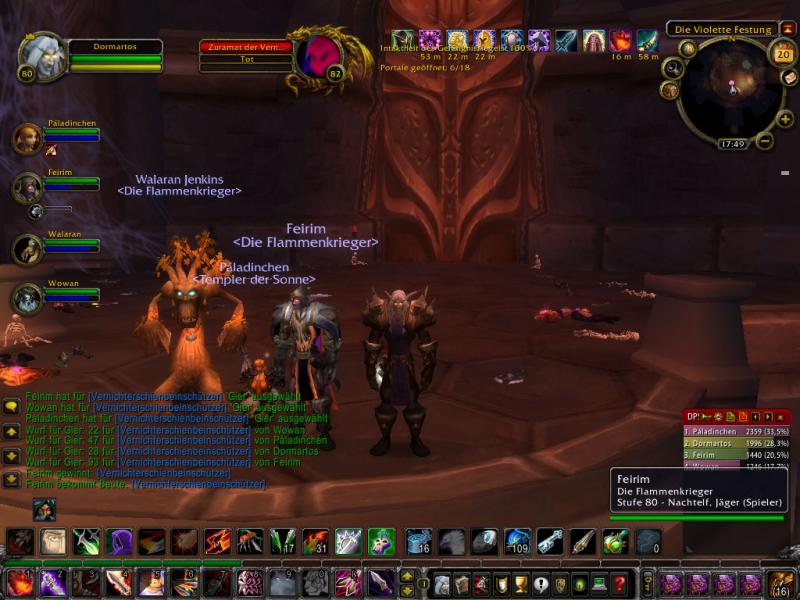This screenshot has height=600, width=800.
Task: Use the action bar slot with 109 count
Action: pyautogui.click(x=517, y=542)
